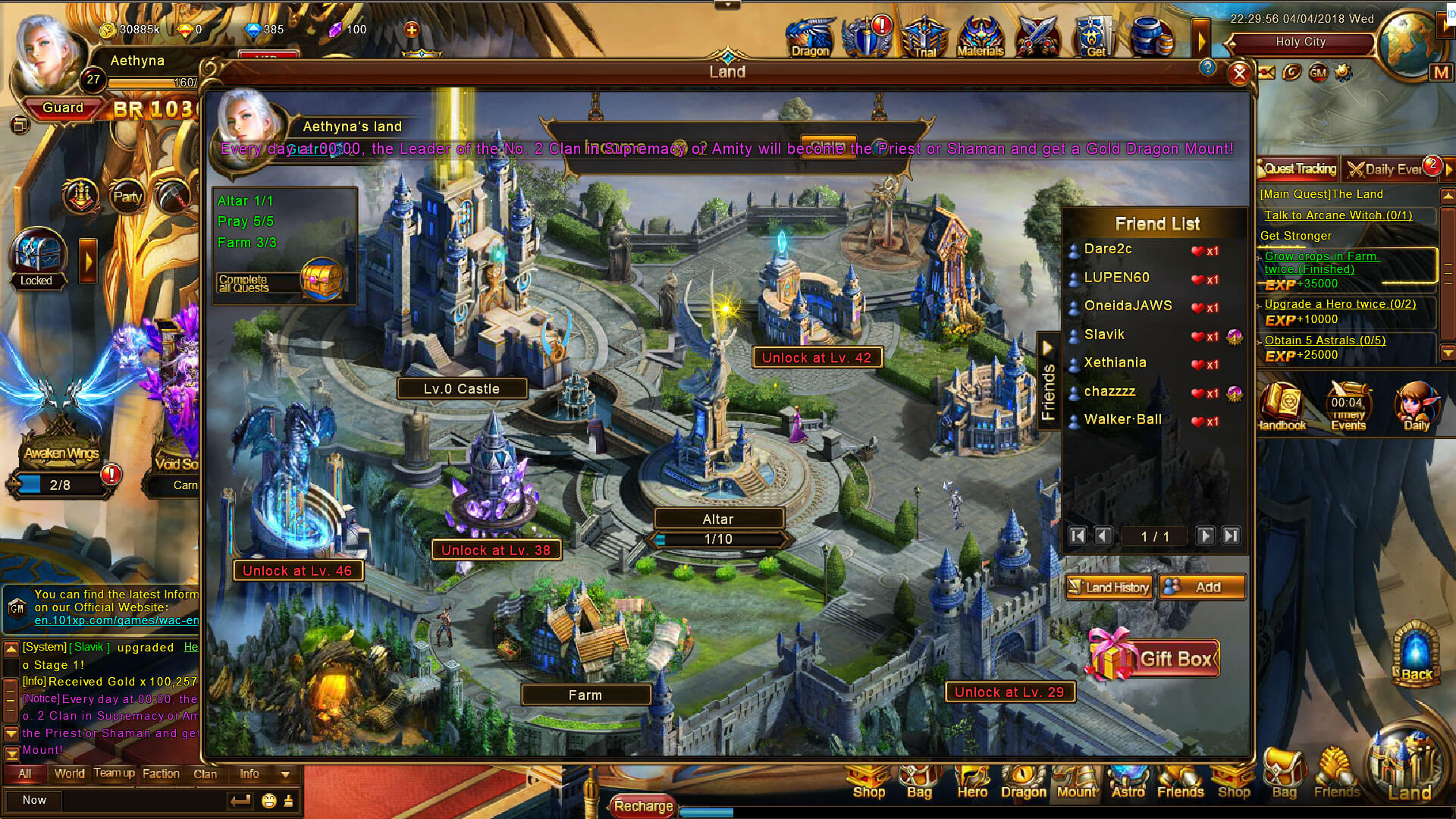This screenshot has width=1456, height=819.
Task: Open the Land History log
Action: (x=1109, y=587)
